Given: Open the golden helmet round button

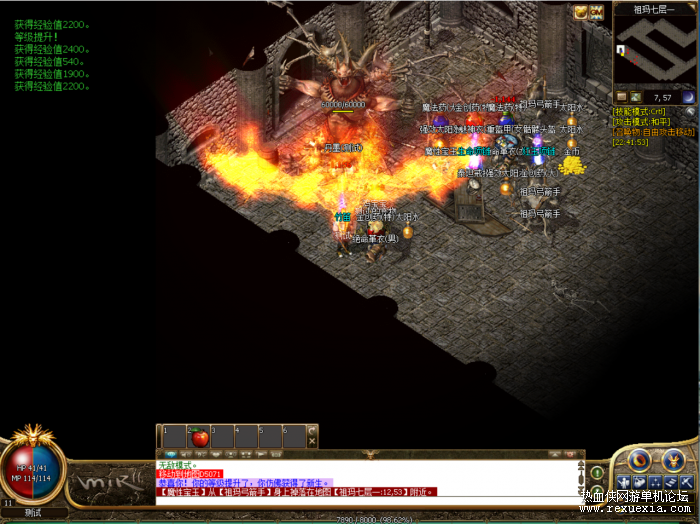Looking at the screenshot, I should pyautogui.click(x=671, y=460).
